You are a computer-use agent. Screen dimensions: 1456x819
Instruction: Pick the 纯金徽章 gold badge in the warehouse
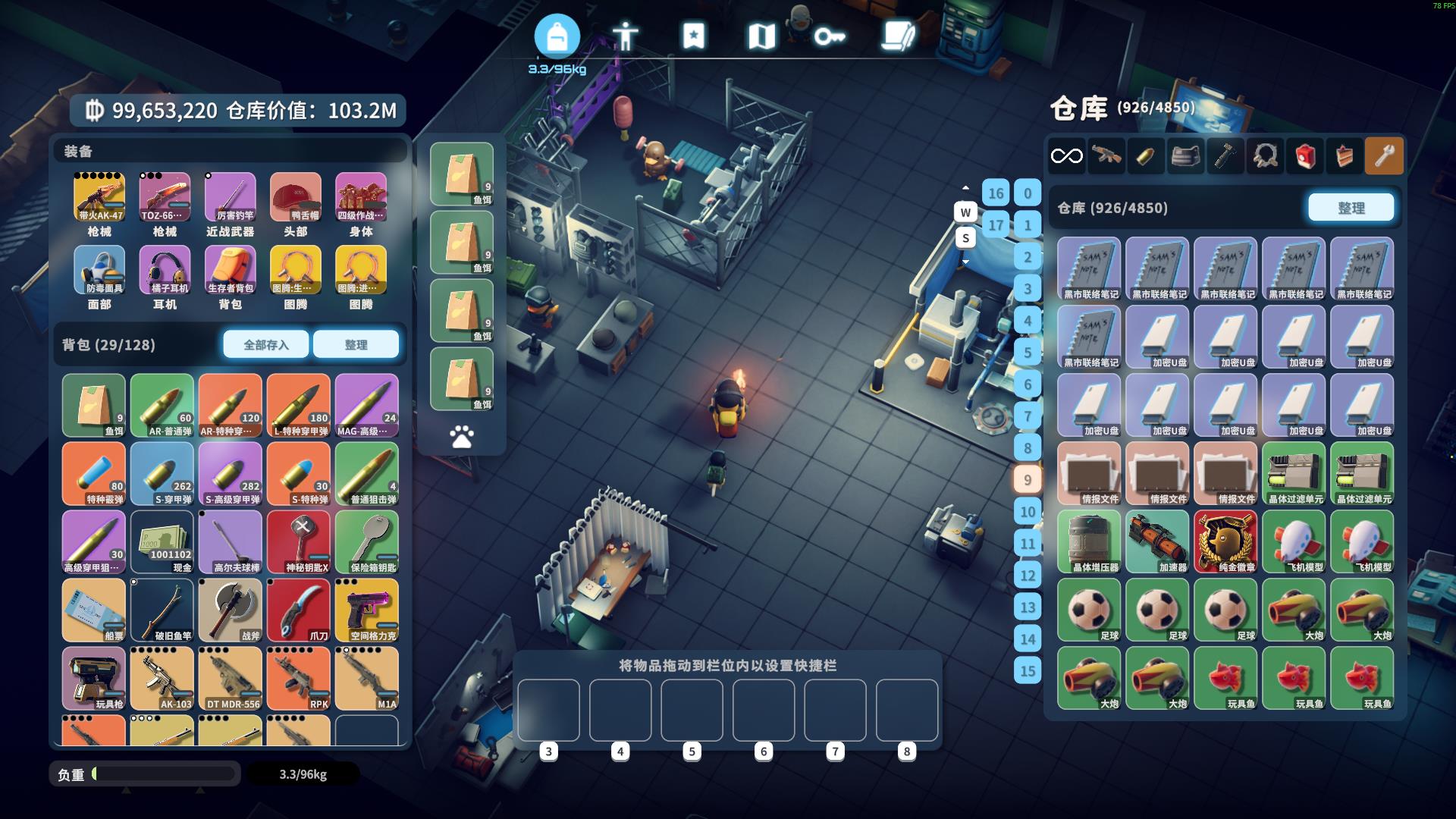point(1225,541)
